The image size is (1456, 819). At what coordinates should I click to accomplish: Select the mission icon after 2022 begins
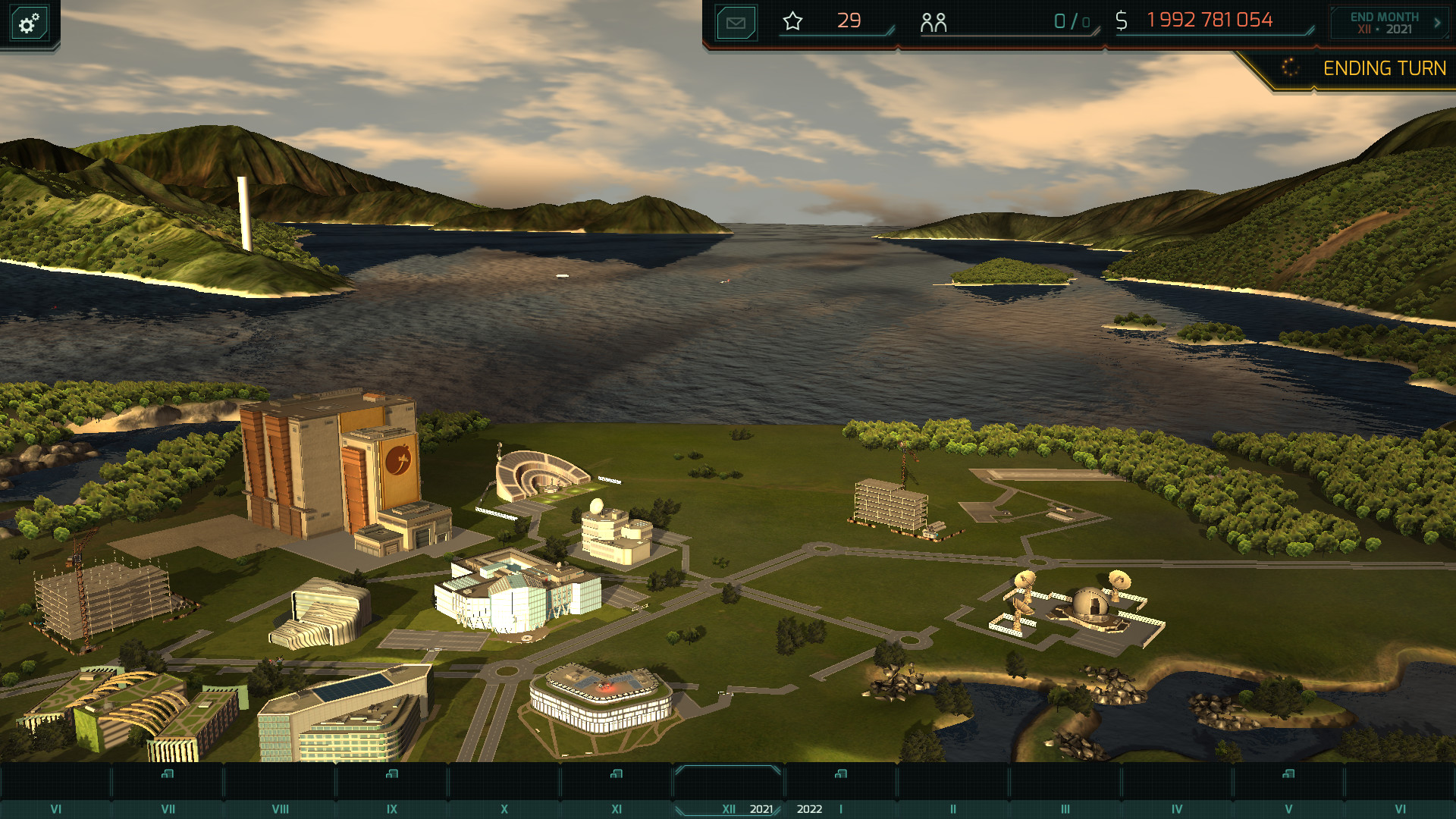839,773
